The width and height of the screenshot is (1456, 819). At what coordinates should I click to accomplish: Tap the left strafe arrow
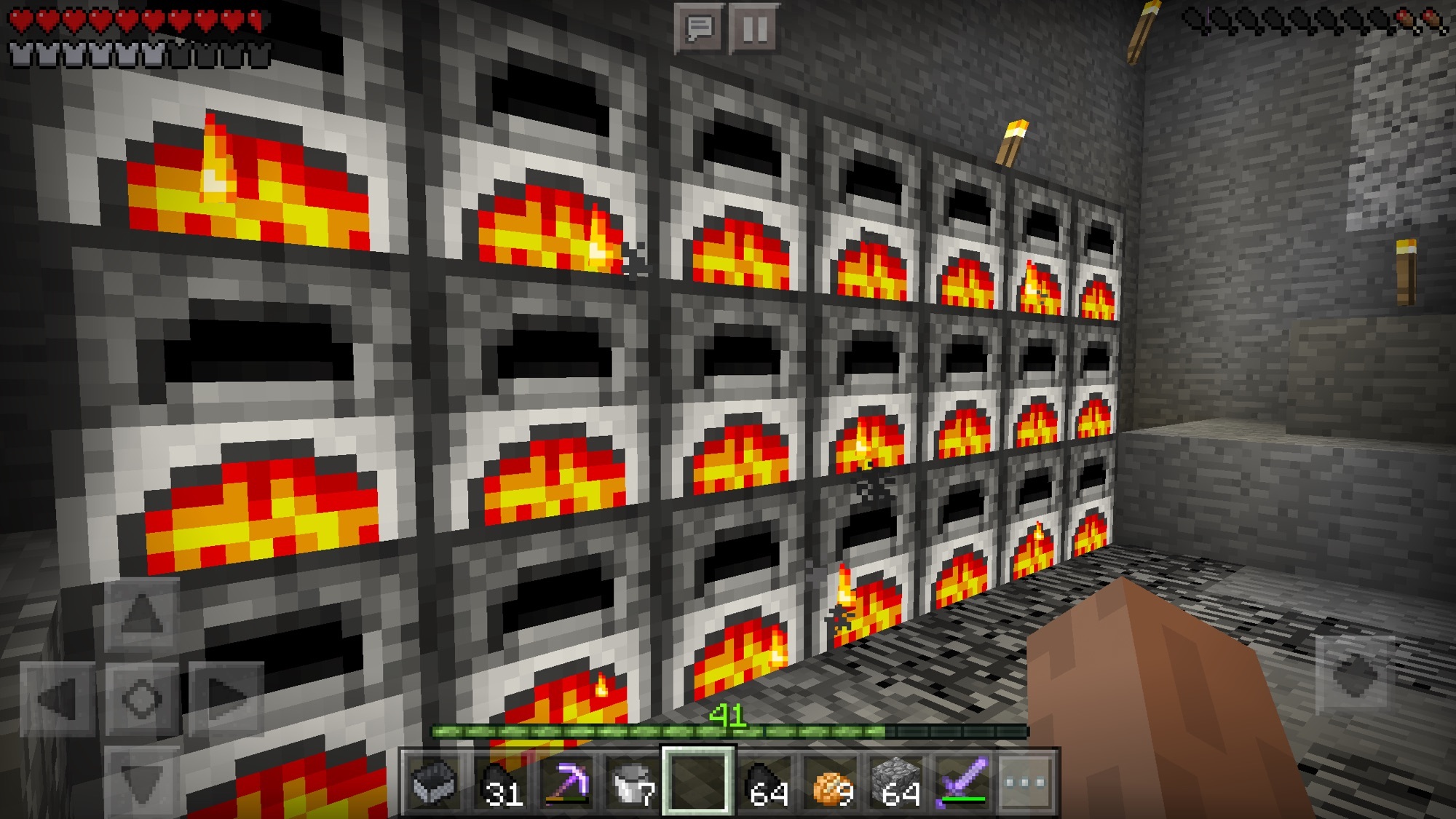[x=58, y=699]
